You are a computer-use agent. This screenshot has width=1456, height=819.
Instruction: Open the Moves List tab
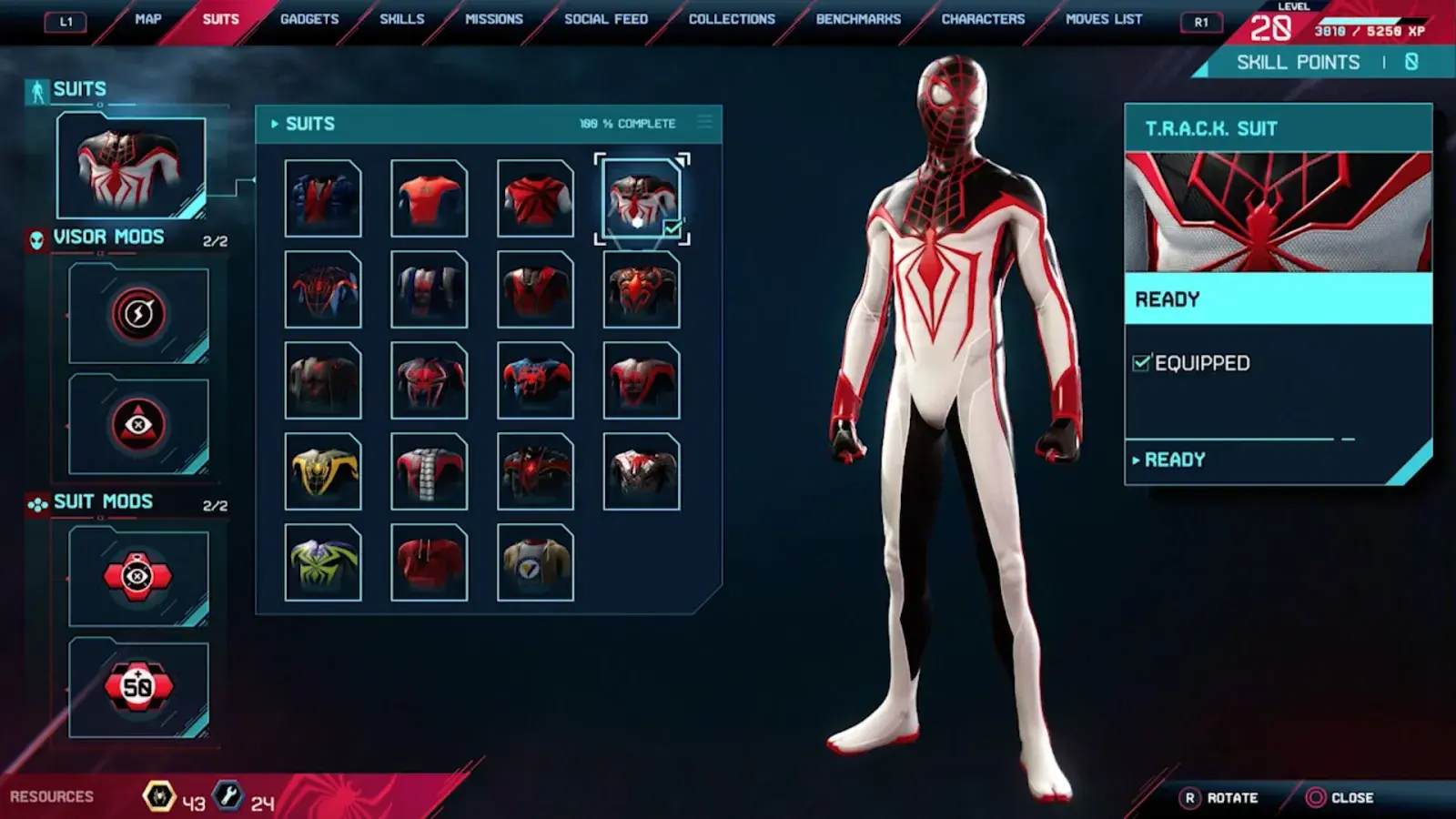coord(1104,19)
